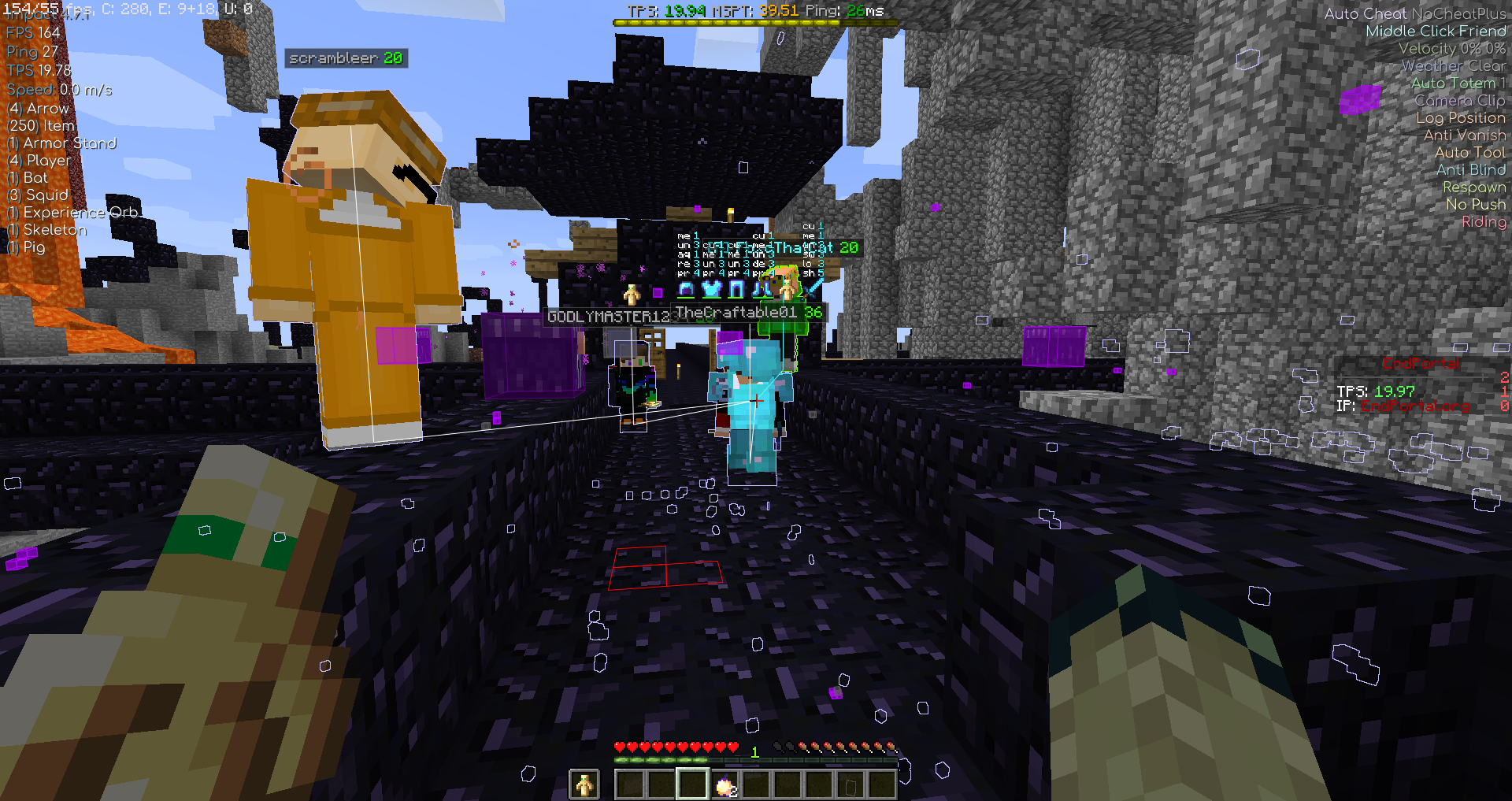Click the diamond sword icon beside ThatCat

[811, 287]
